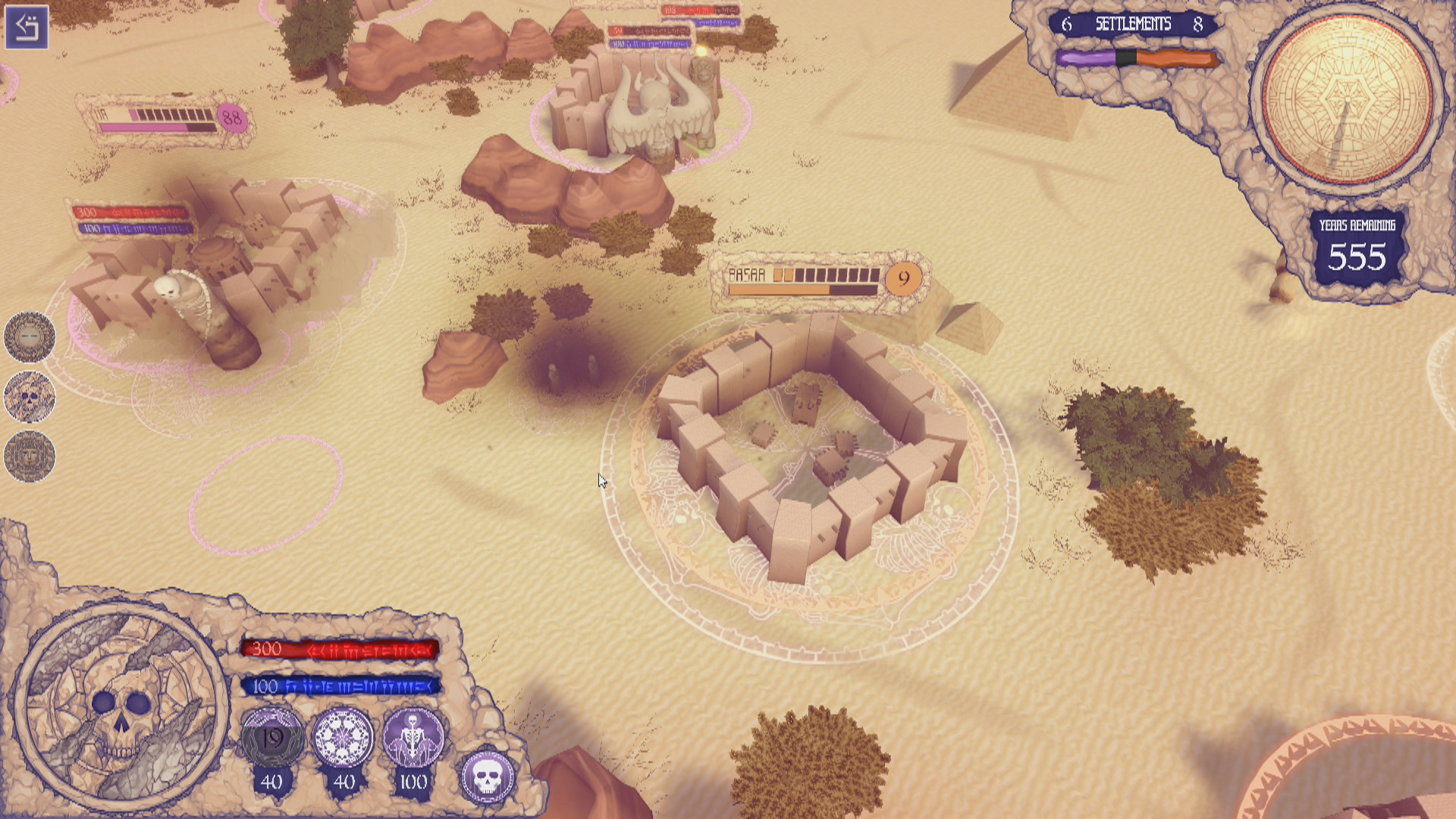Click the YEARS REMAINING display showing 555

(x=1357, y=246)
